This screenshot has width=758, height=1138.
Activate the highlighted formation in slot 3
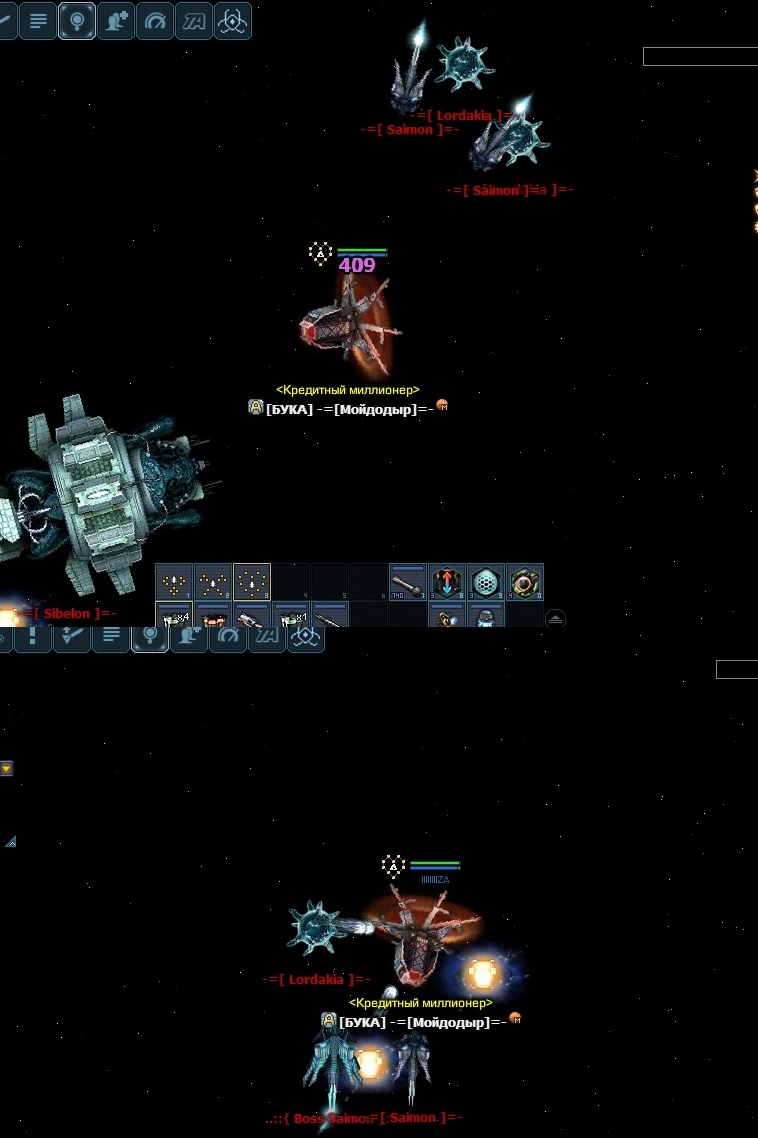(x=252, y=581)
